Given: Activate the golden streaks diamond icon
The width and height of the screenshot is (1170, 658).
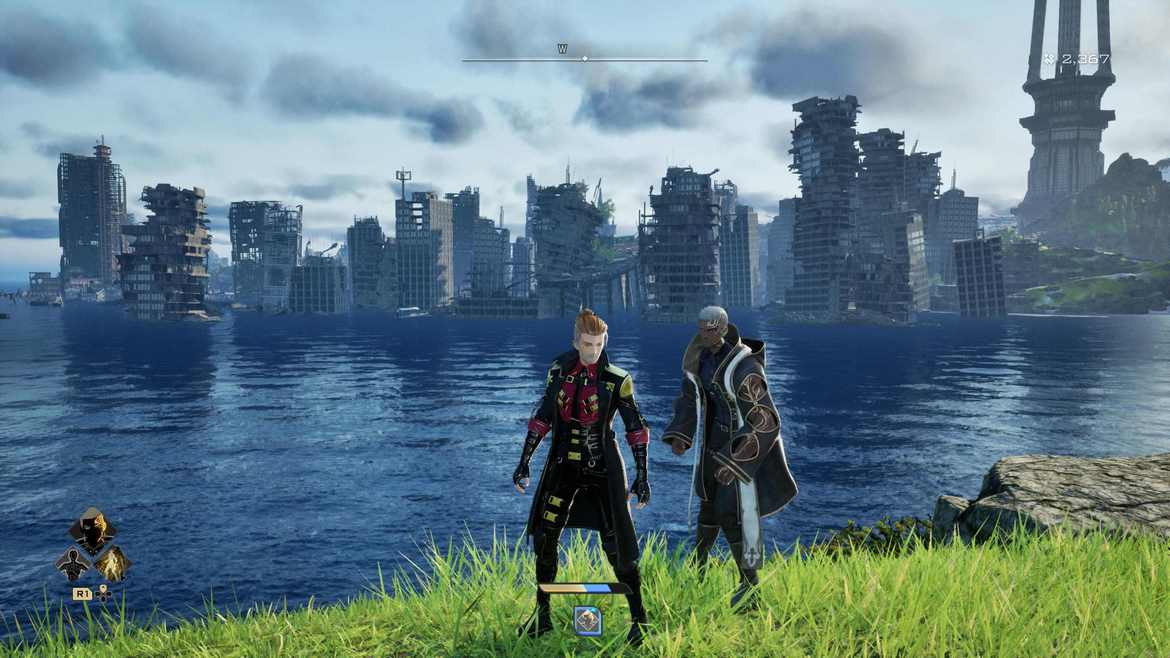Looking at the screenshot, I should pos(111,563).
